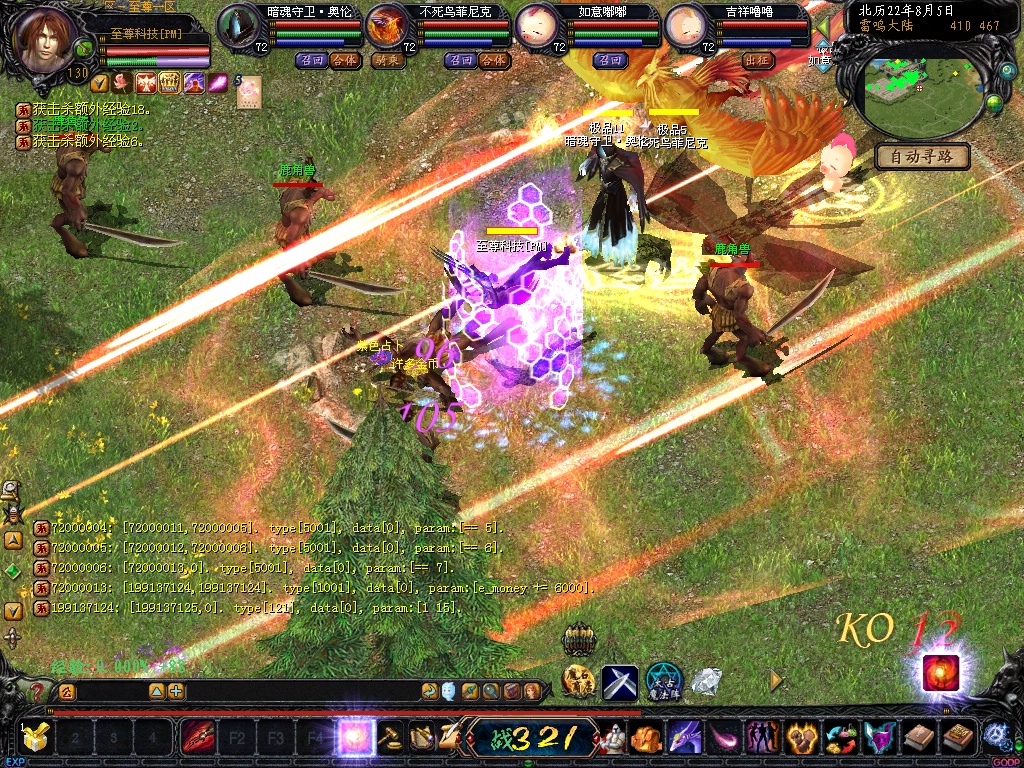Viewport: 1024px width, 768px height.
Task: Select the crossed swords icon above the hotbar
Action: coord(620,682)
